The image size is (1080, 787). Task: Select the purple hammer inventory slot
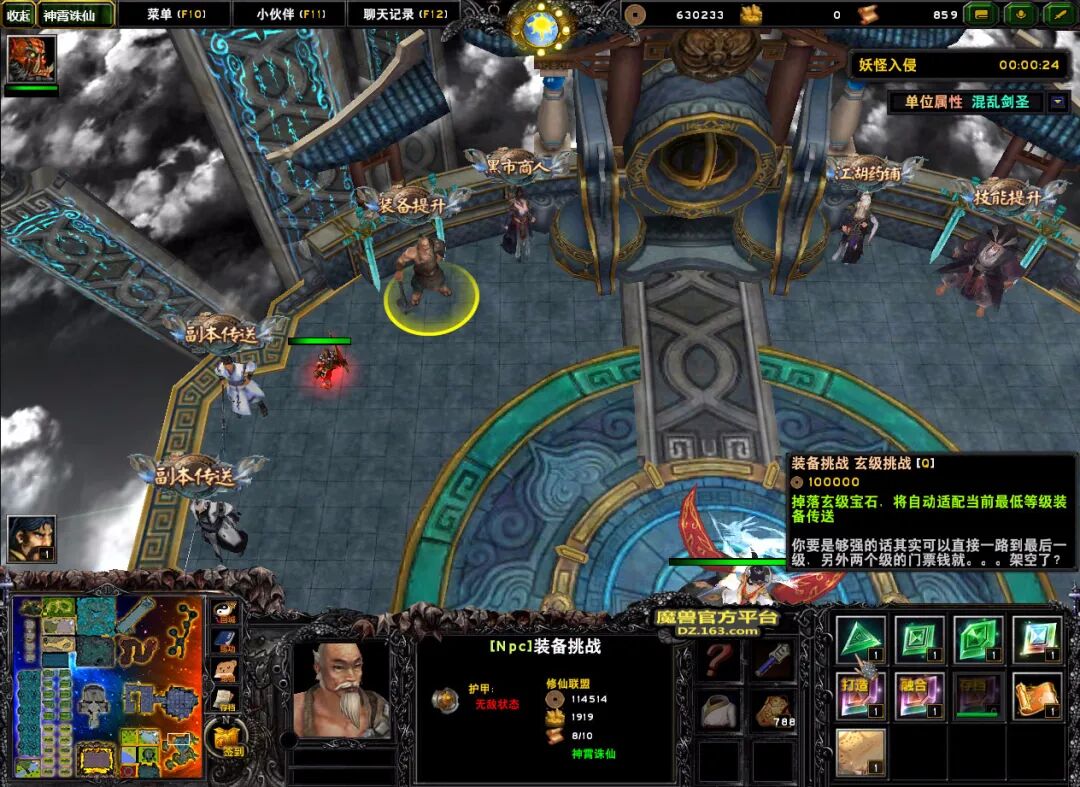[773, 660]
